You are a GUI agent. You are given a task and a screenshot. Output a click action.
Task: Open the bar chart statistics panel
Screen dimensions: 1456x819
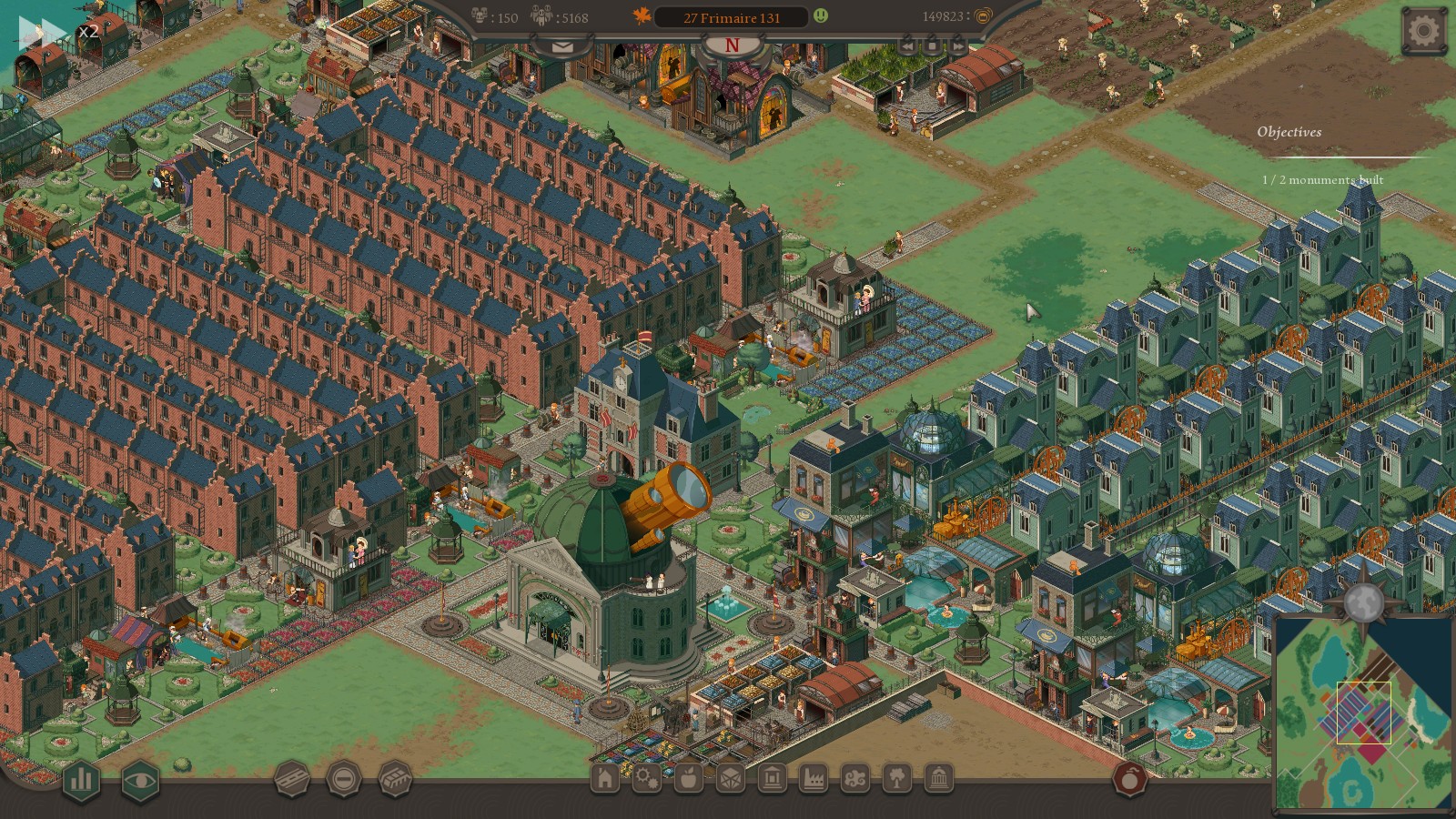(x=81, y=779)
